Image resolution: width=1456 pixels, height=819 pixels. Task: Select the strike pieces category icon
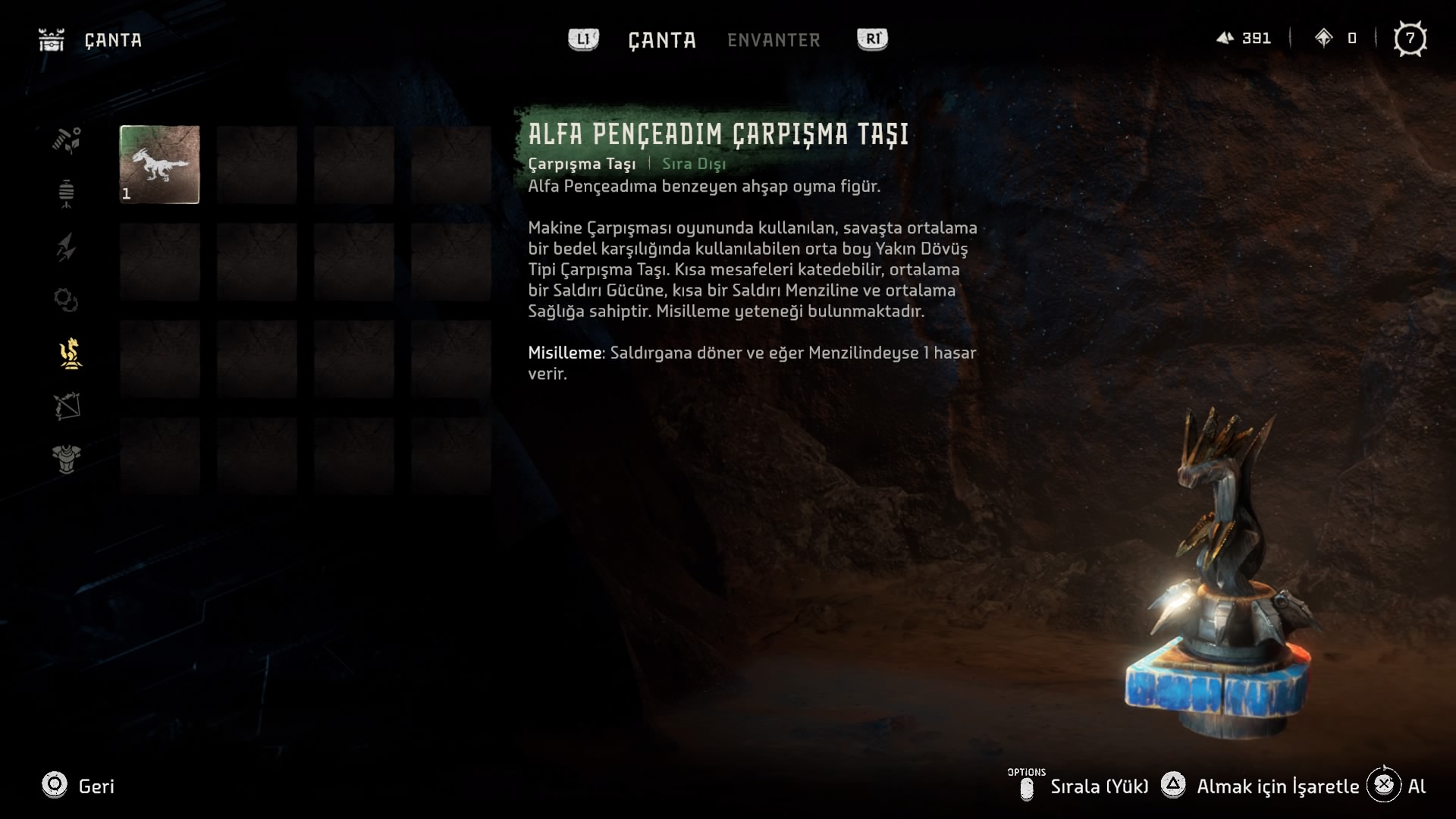pyautogui.click(x=69, y=353)
